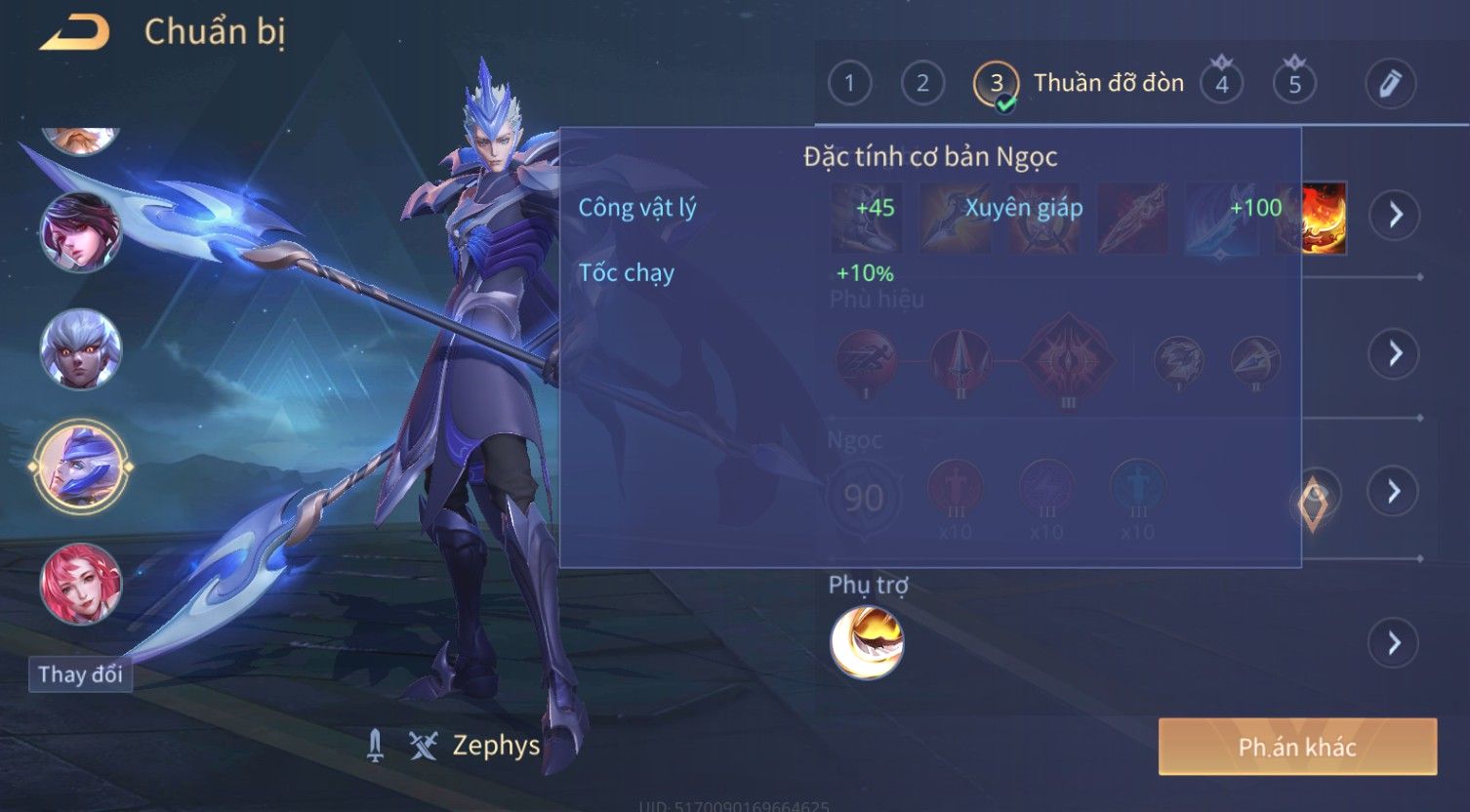Open the Phù hiệu badge arrow
The height and width of the screenshot is (812, 1470).
1394,353
